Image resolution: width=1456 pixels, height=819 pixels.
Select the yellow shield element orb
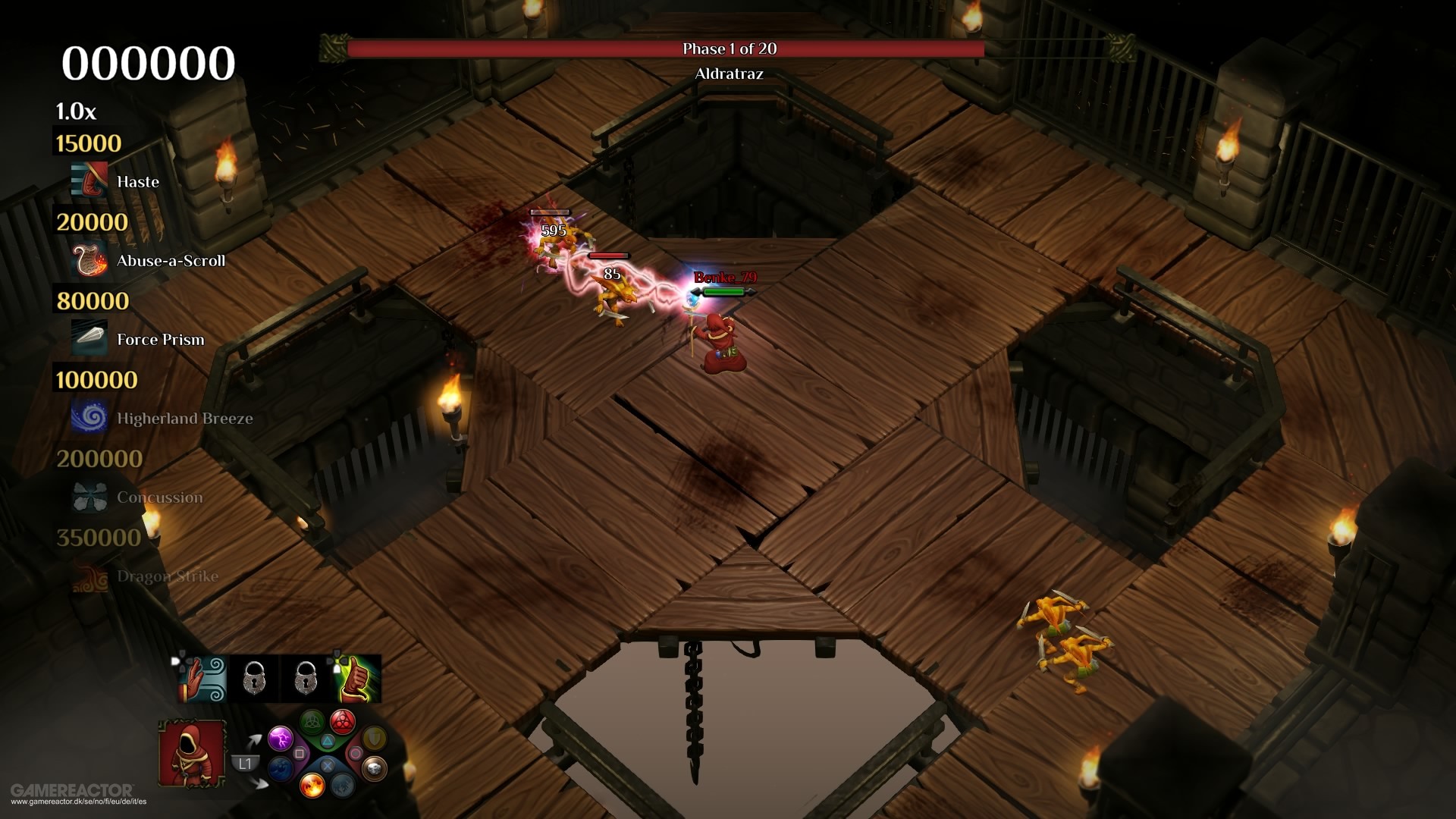point(374,737)
